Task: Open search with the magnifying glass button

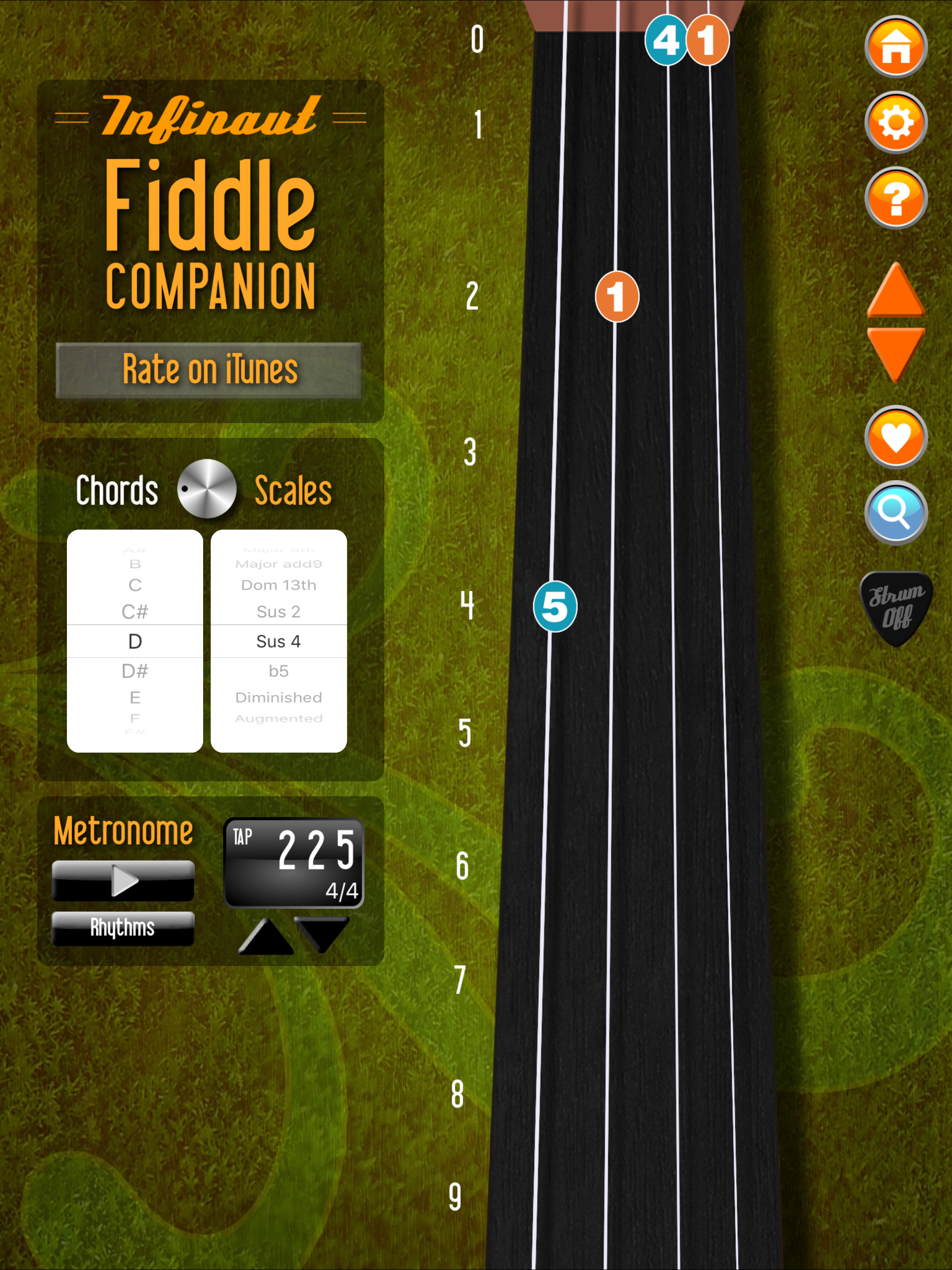Action: [895, 512]
